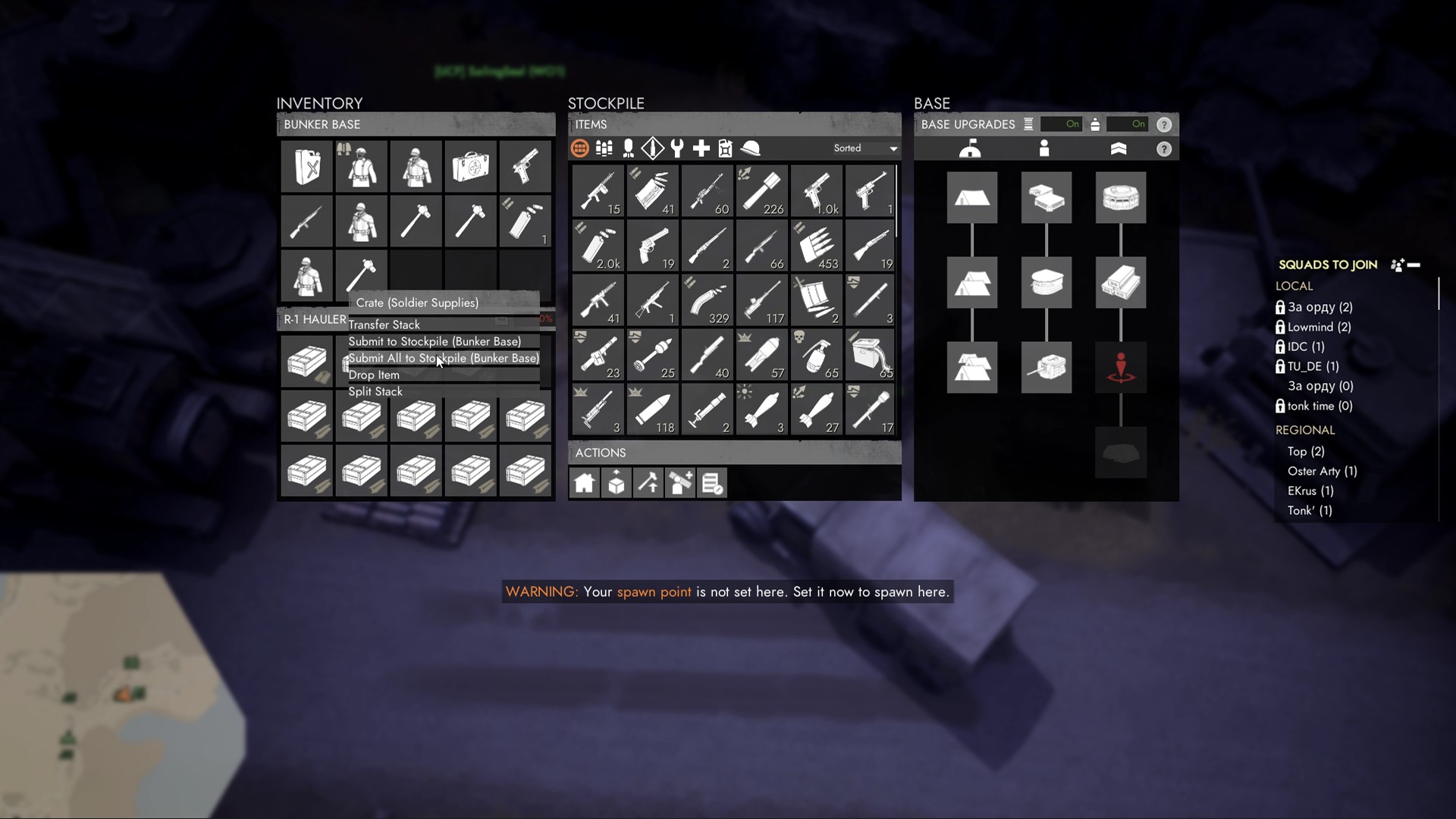Choose Submit All to Stockpile (Bunker Base)
Screen dimensions: 1456x819
444,358
